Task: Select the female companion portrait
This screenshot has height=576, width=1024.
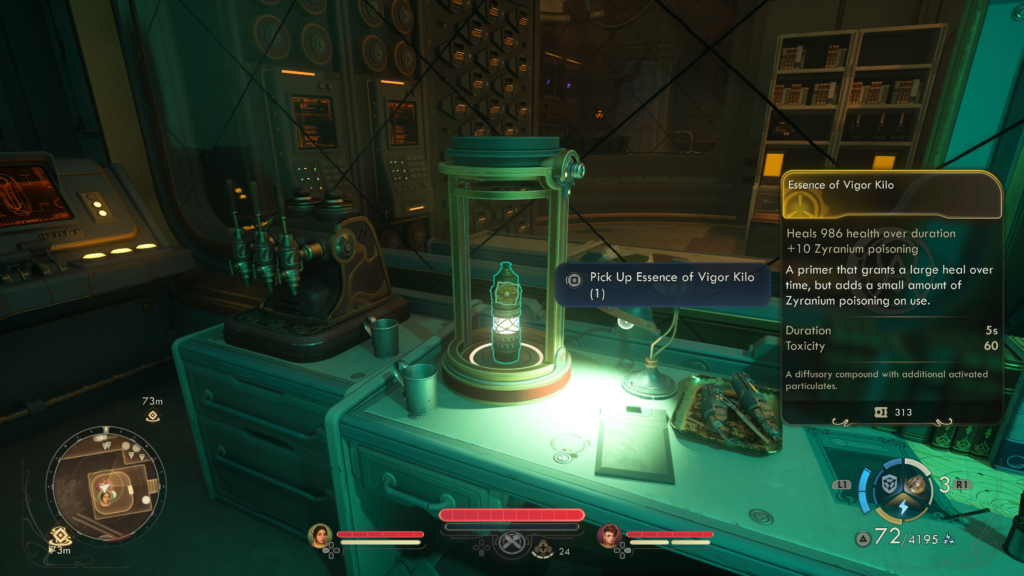Action: (x=320, y=536)
